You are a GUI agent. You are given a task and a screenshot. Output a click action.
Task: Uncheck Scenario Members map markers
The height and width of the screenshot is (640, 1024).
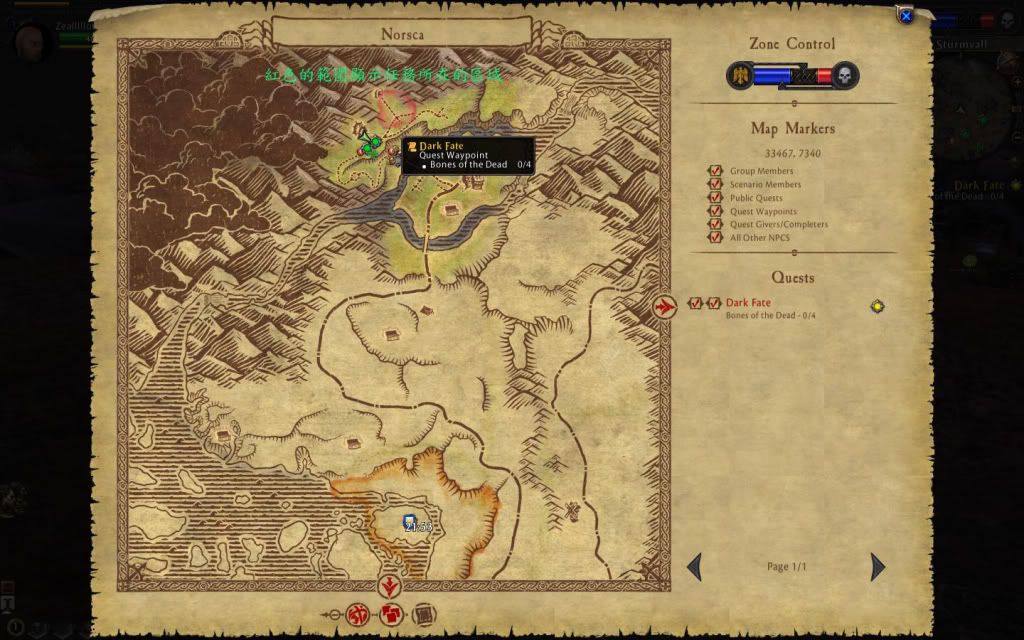[x=715, y=184]
